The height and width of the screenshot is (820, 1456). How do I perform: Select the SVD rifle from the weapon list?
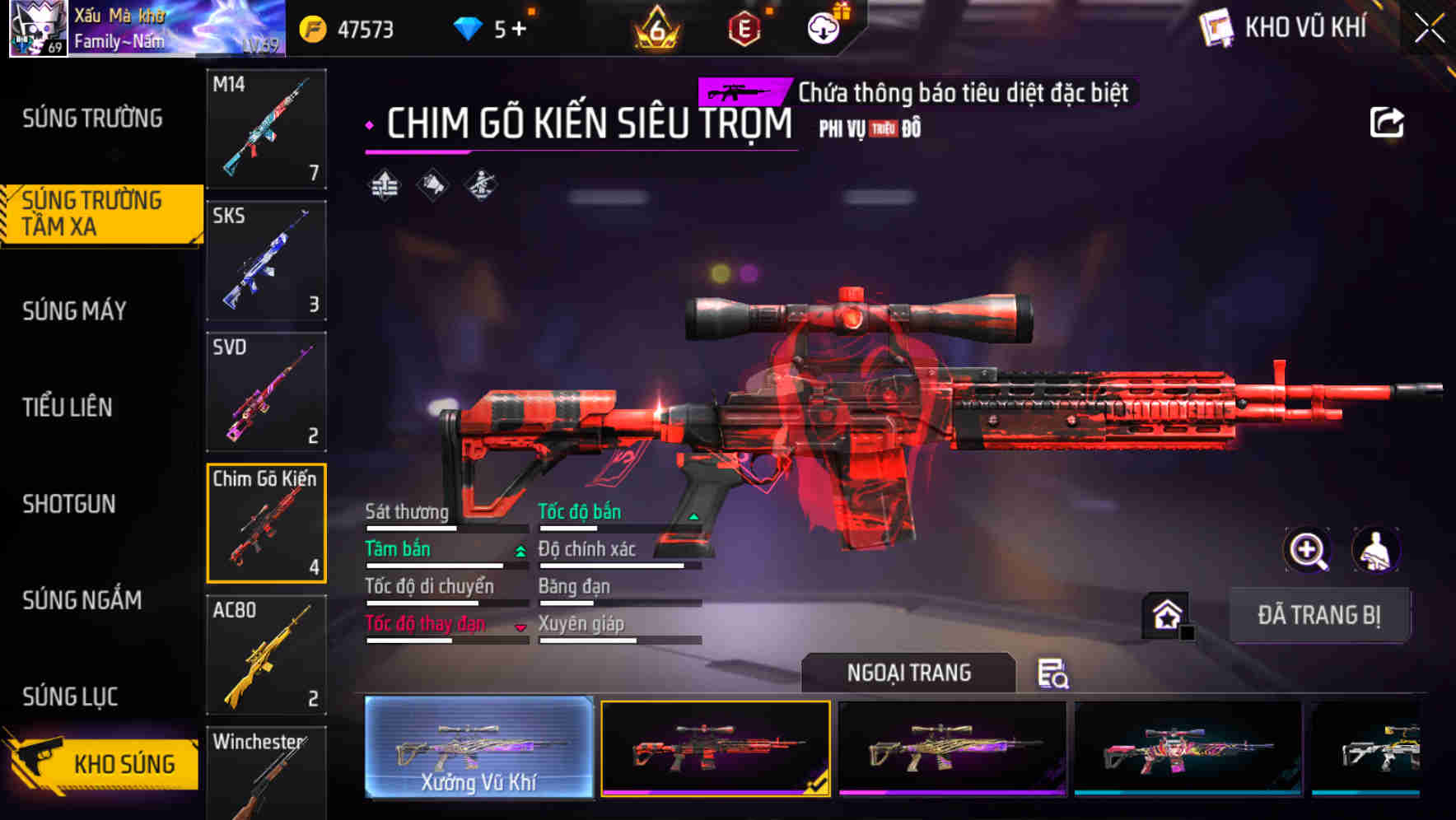[265, 391]
